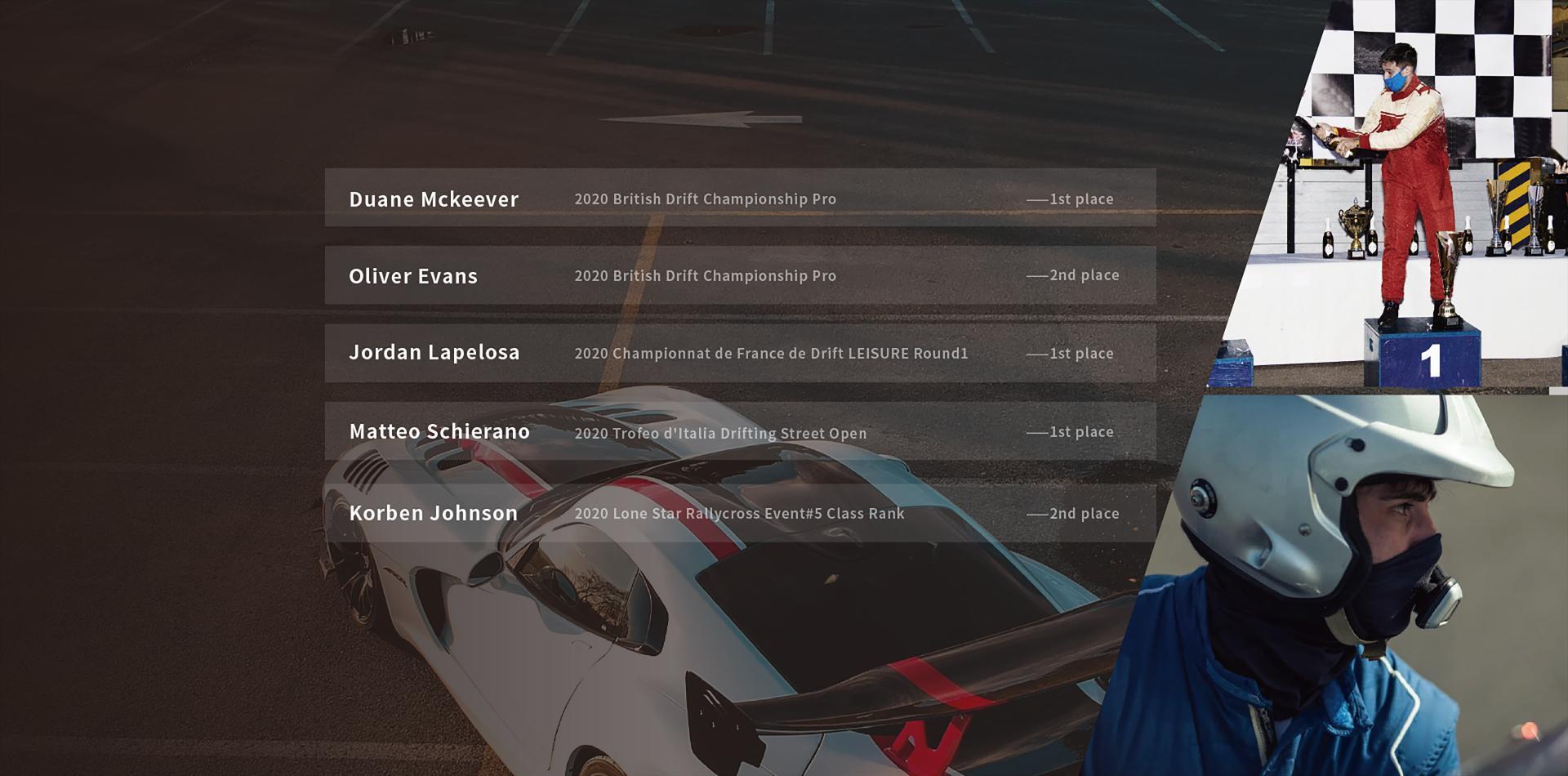Choose the Jordan Lapelosa result row

pos(740,353)
